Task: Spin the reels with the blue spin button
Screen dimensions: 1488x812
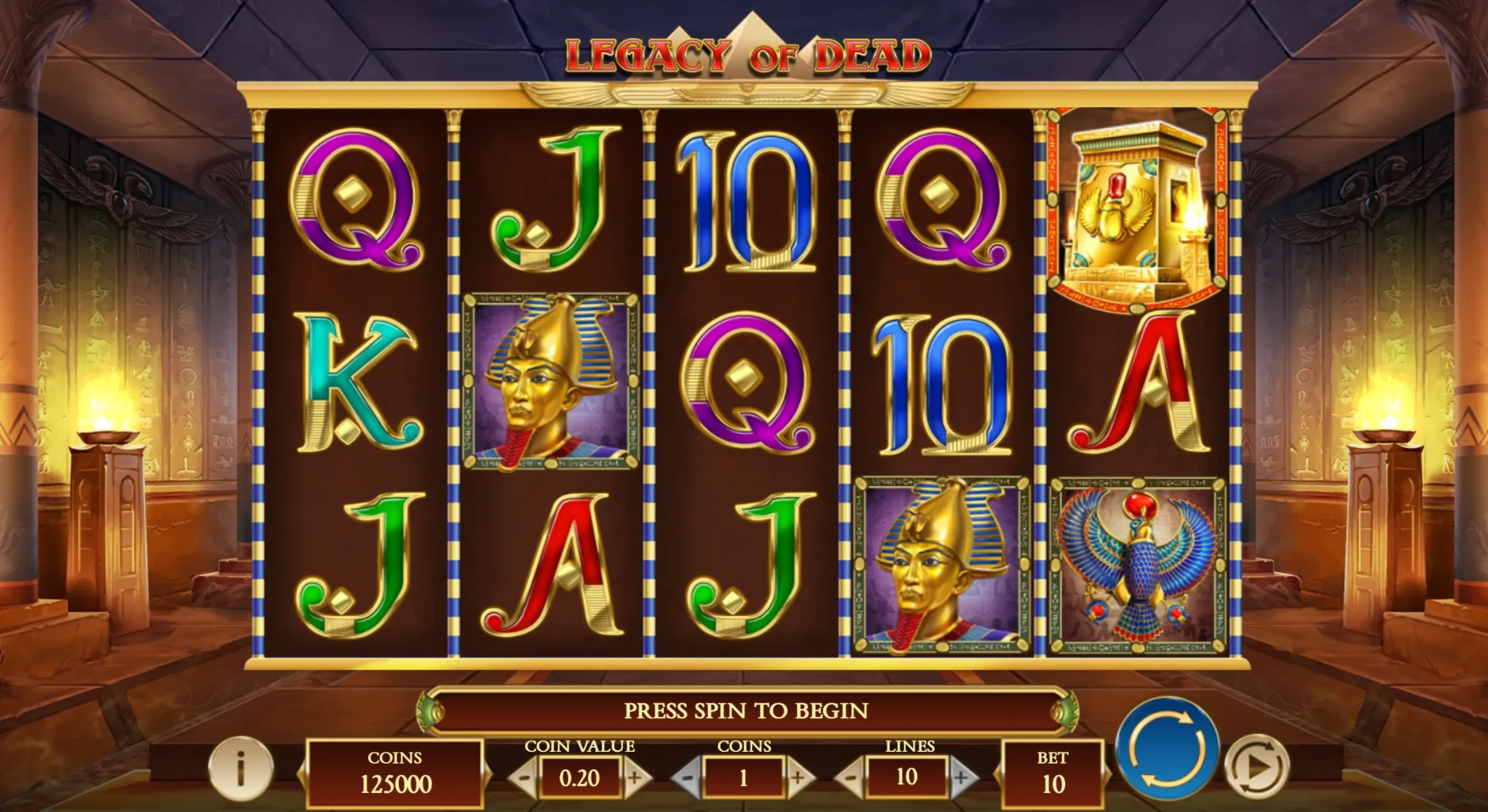Action: pyautogui.click(x=1167, y=748)
